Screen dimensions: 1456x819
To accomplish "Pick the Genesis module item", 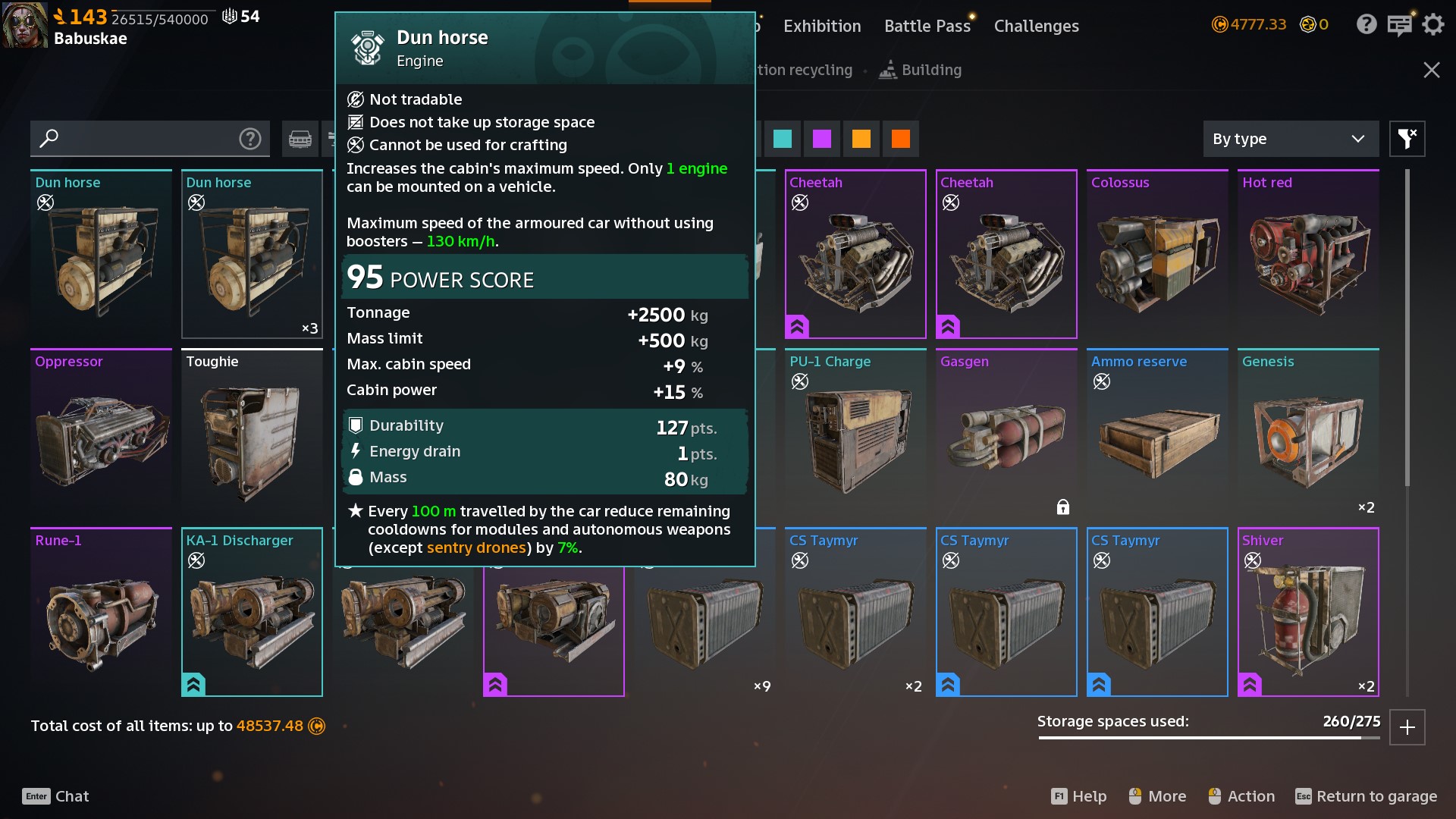I will click(1308, 433).
